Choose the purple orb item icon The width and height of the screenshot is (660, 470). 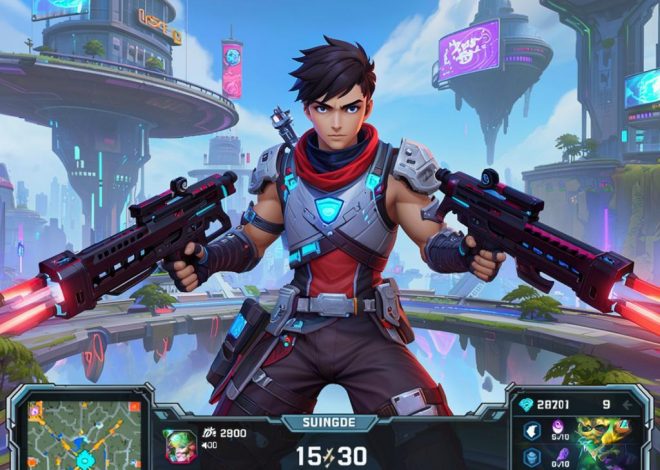pyautogui.click(x=557, y=427)
